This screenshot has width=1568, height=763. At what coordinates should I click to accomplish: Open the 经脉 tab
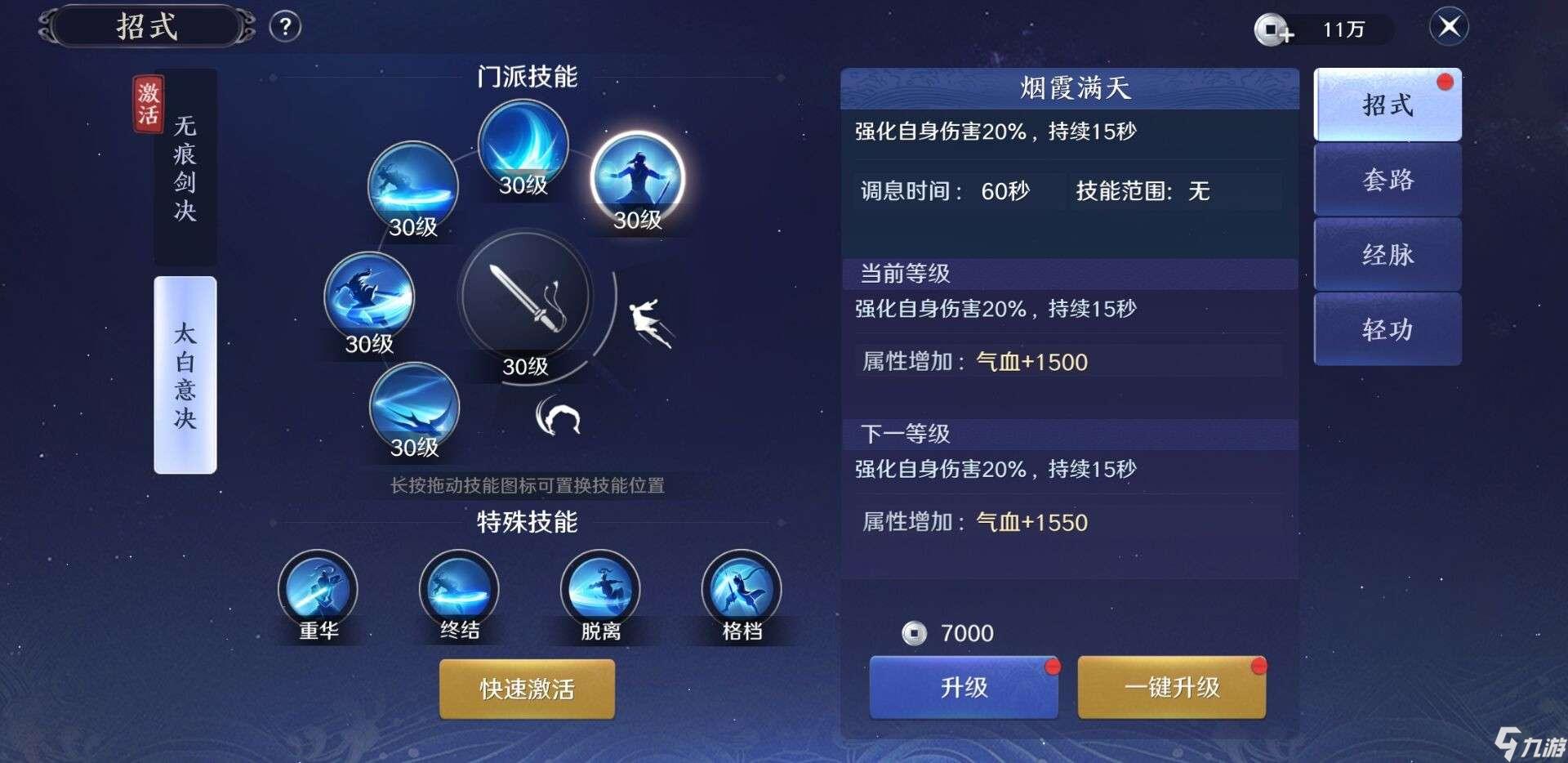(x=1387, y=255)
